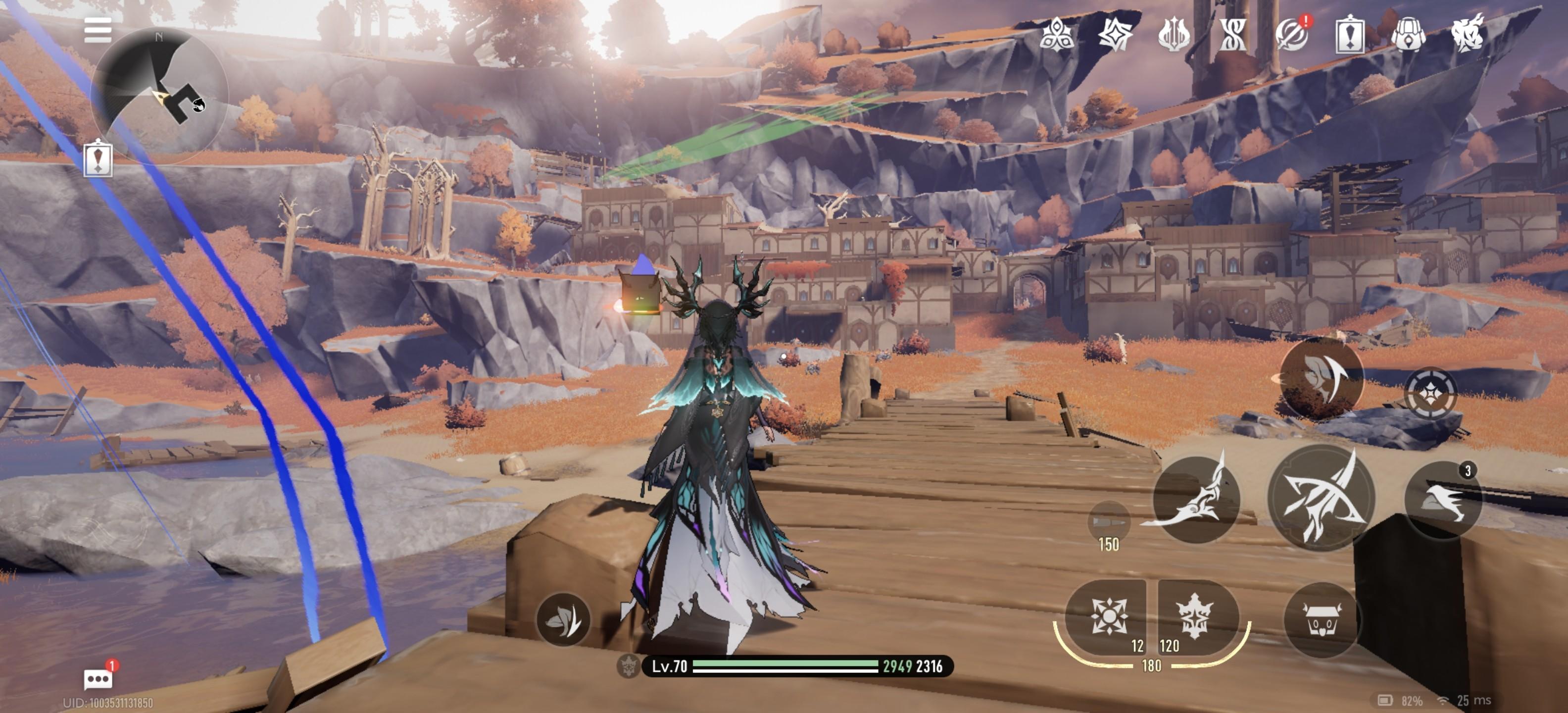
Task: Open the sword orbit icon with red alert
Action: (x=1291, y=34)
